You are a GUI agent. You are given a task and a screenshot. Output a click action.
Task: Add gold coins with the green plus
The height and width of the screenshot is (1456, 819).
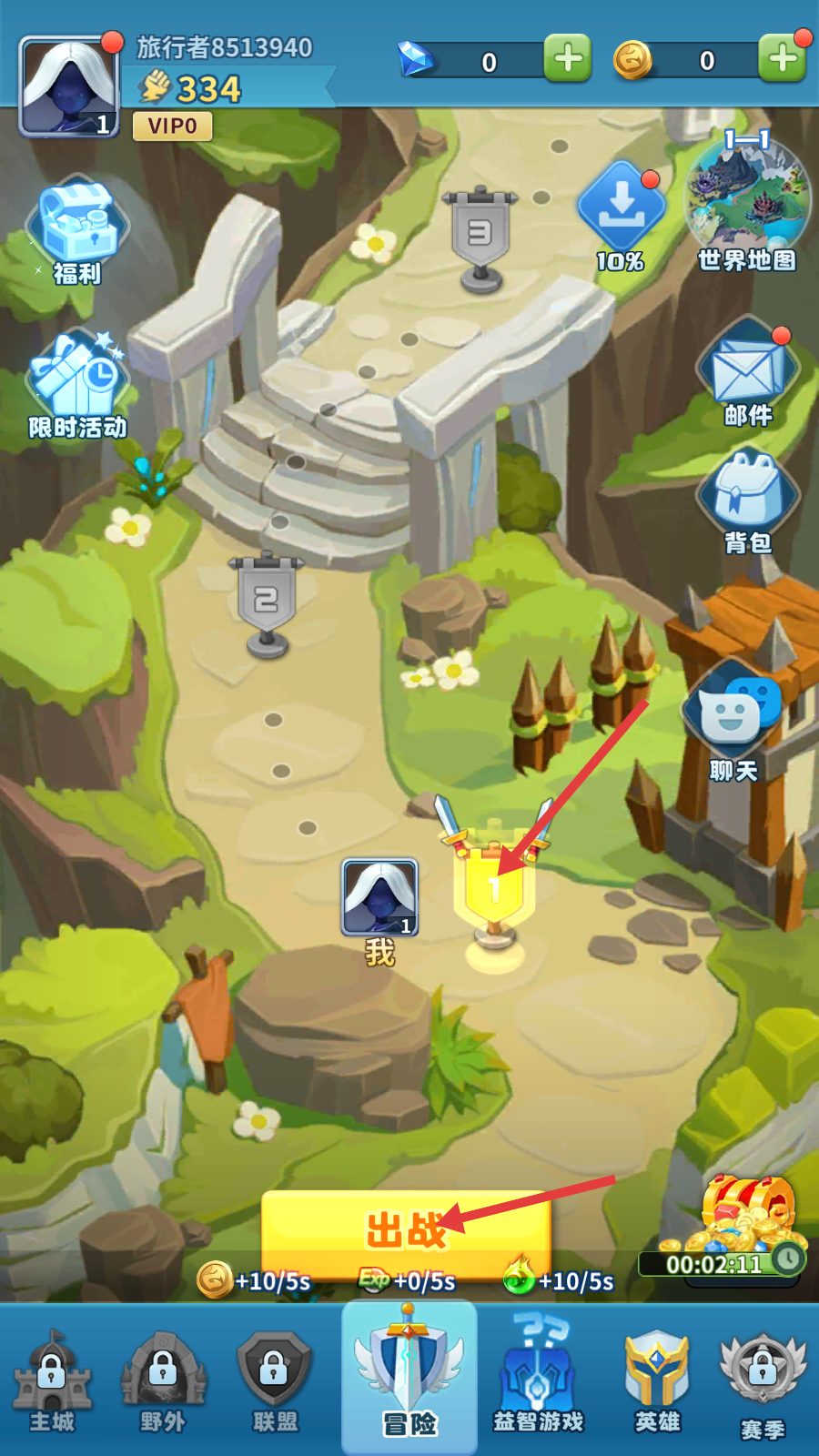pyautogui.click(x=782, y=58)
